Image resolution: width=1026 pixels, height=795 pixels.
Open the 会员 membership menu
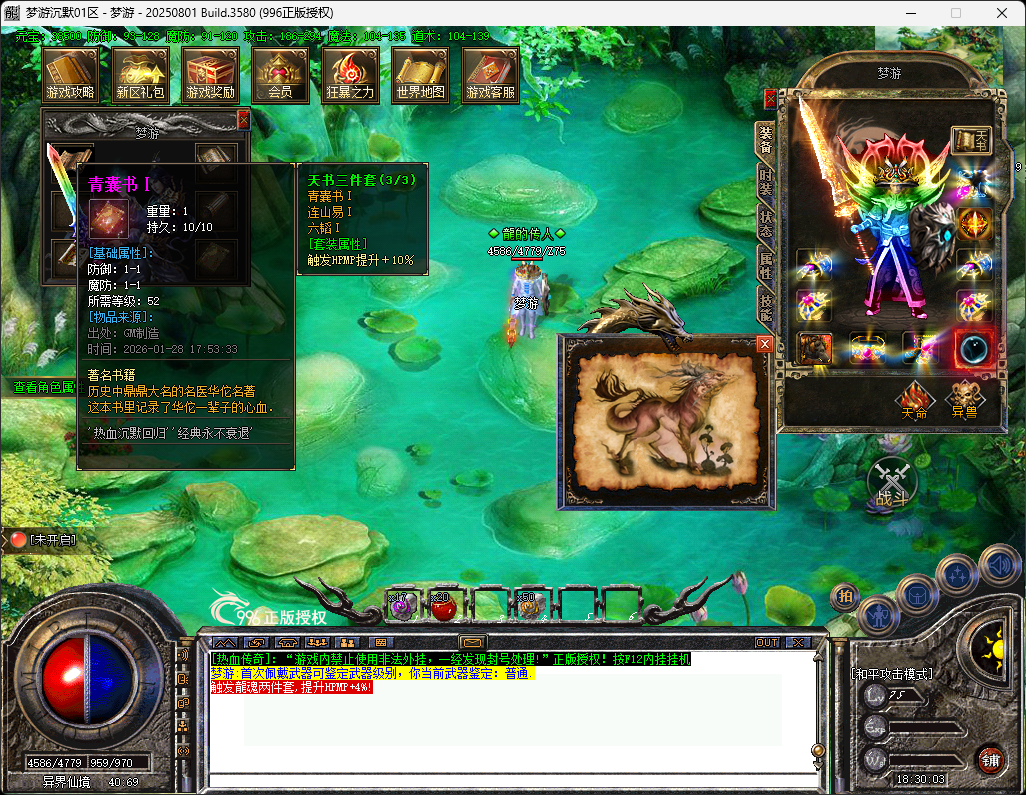point(280,74)
